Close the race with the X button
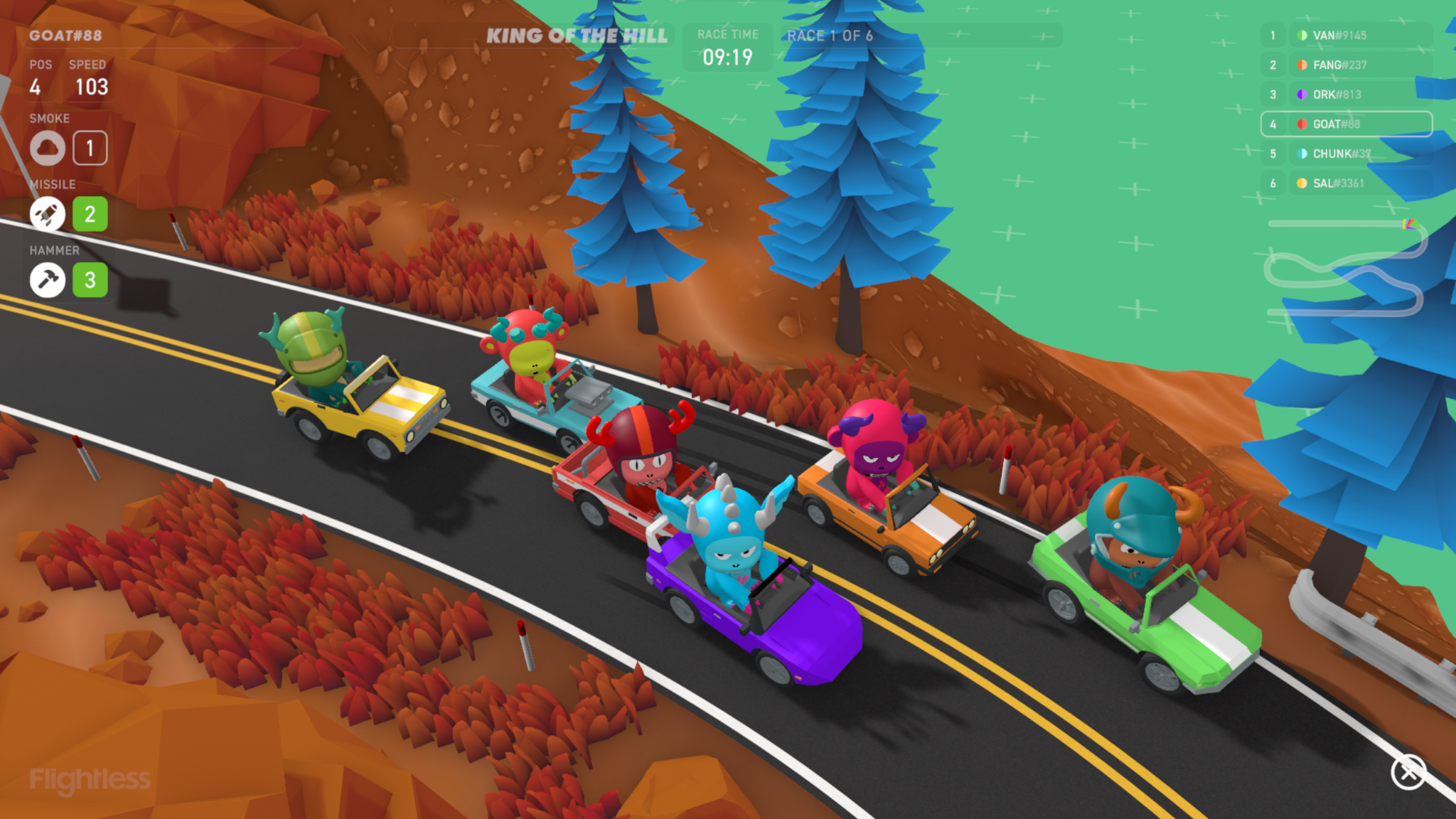Image resolution: width=1456 pixels, height=819 pixels. coord(1408,772)
